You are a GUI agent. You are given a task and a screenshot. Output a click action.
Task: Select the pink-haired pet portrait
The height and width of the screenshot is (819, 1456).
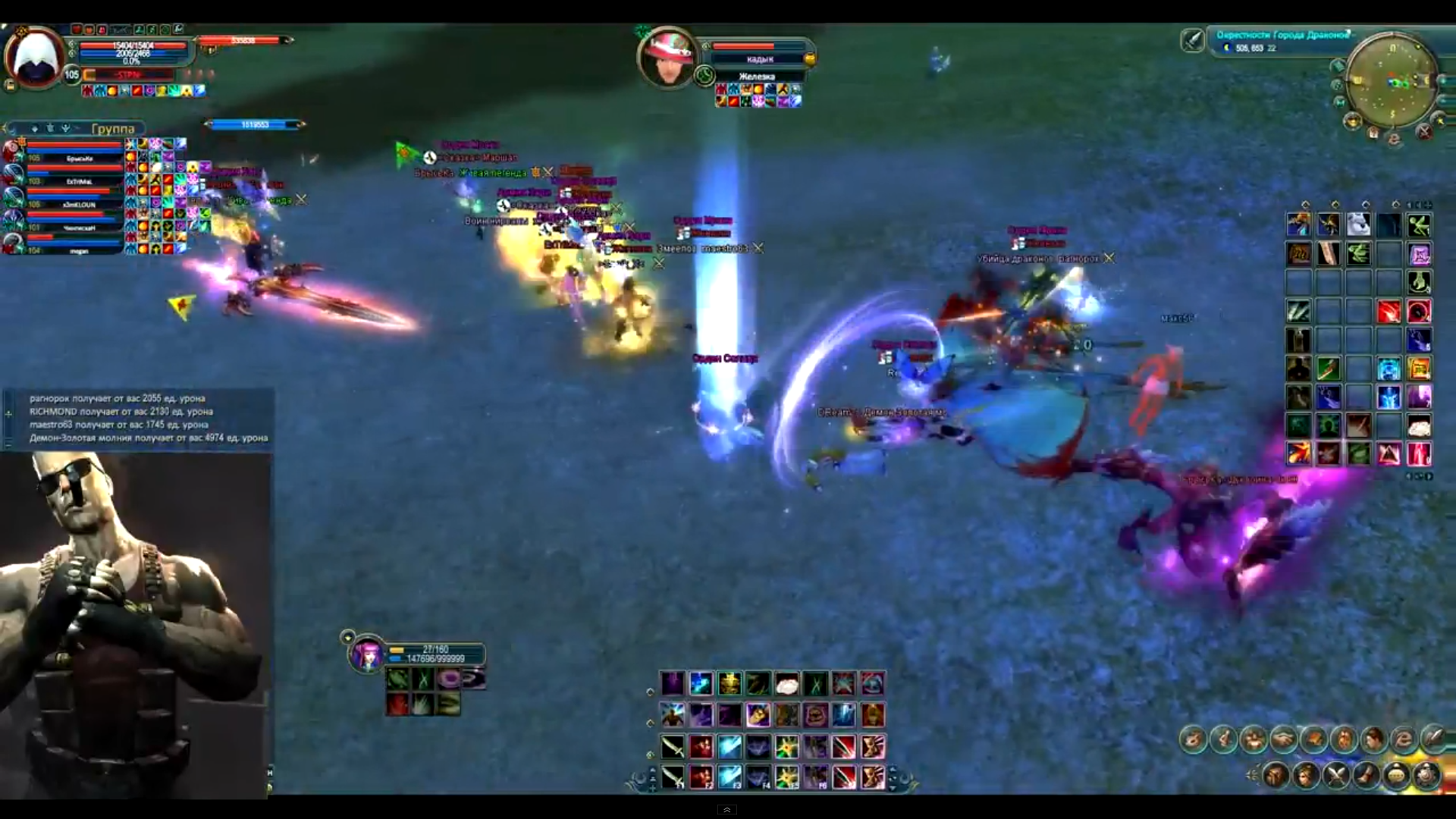point(368,654)
